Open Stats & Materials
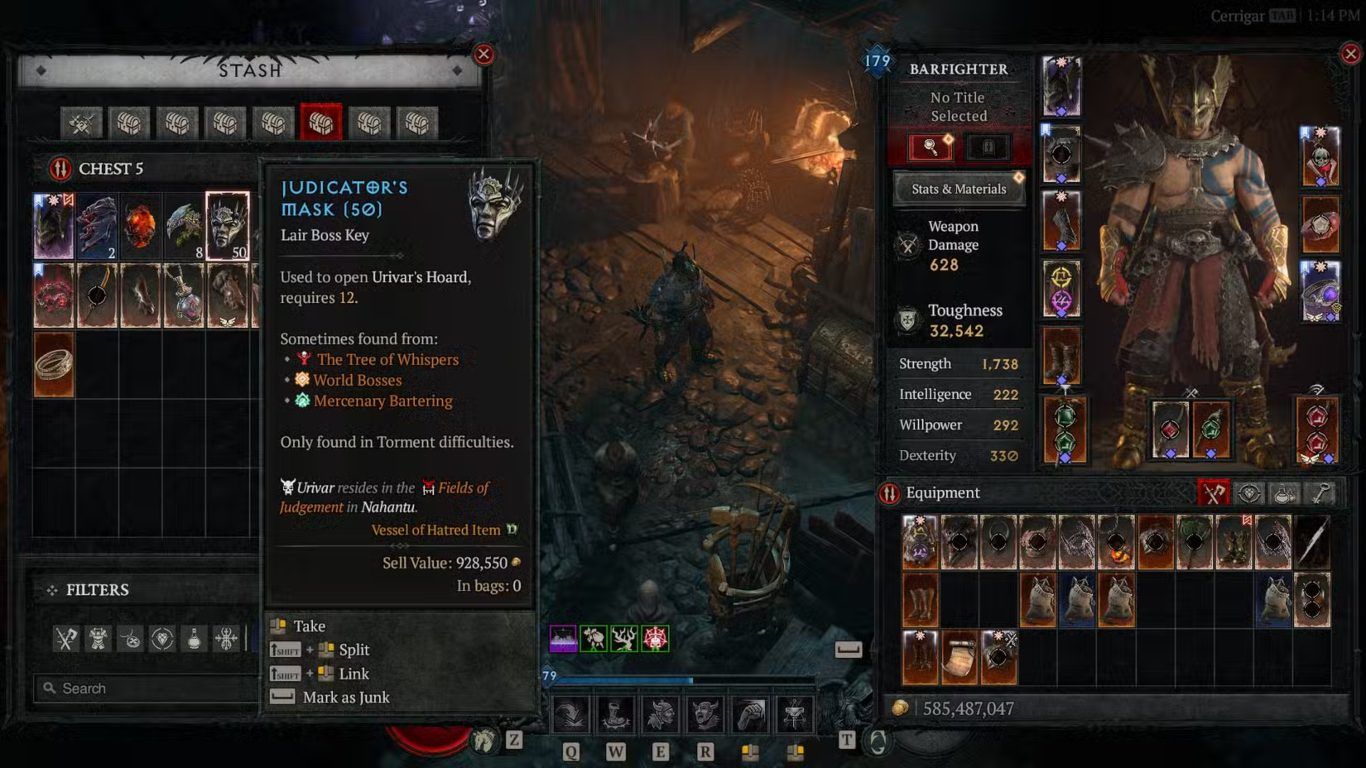 pos(959,189)
